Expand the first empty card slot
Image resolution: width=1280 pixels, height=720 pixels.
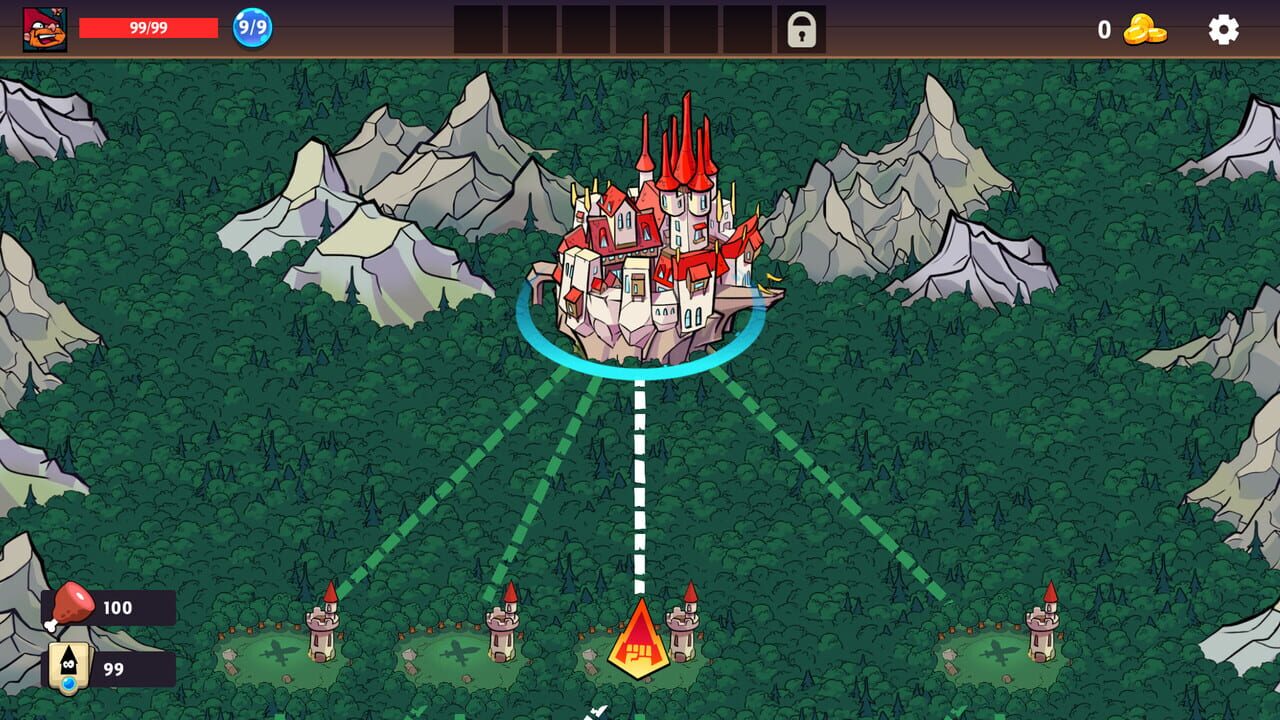tap(480, 31)
